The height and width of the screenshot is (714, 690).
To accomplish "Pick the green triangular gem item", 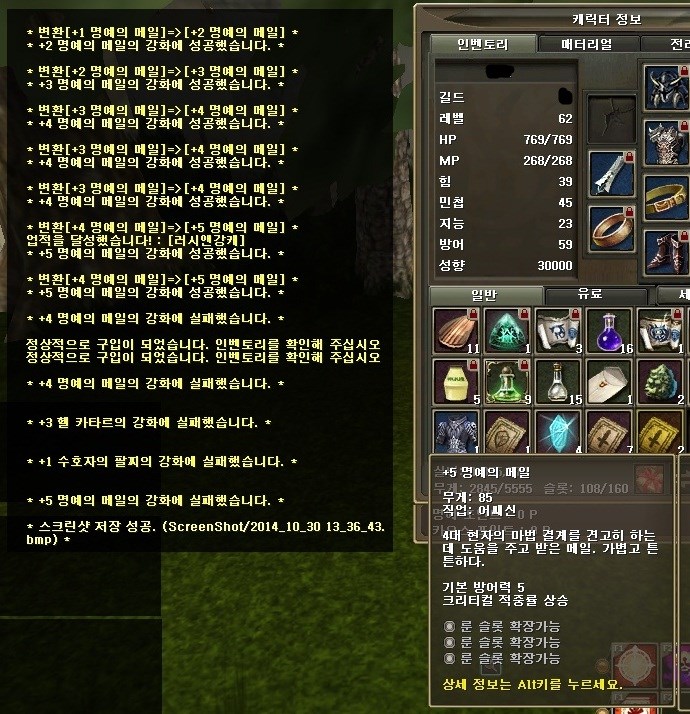I will (507, 331).
